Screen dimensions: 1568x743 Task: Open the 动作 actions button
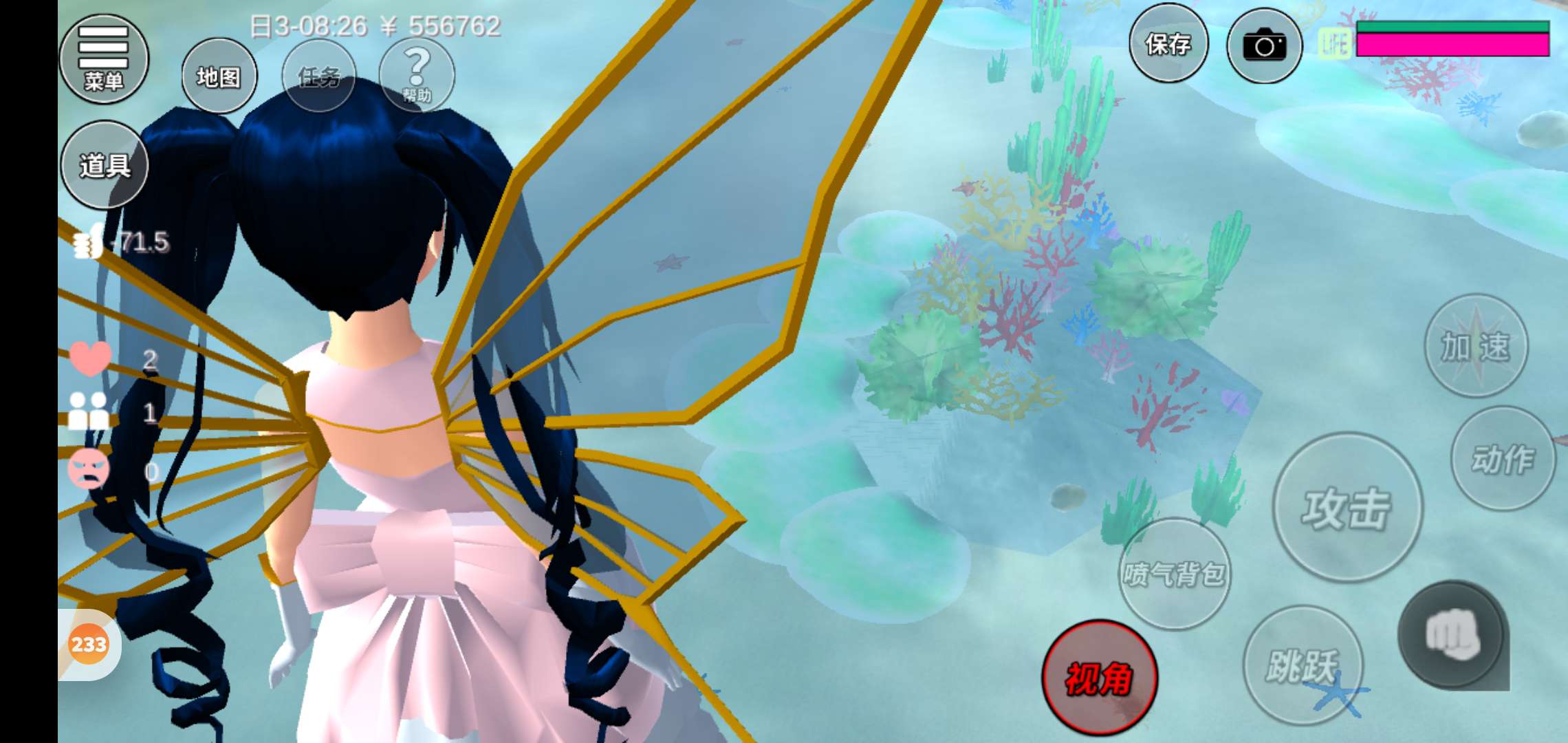pyautogui.click(x=1503, y=459)
